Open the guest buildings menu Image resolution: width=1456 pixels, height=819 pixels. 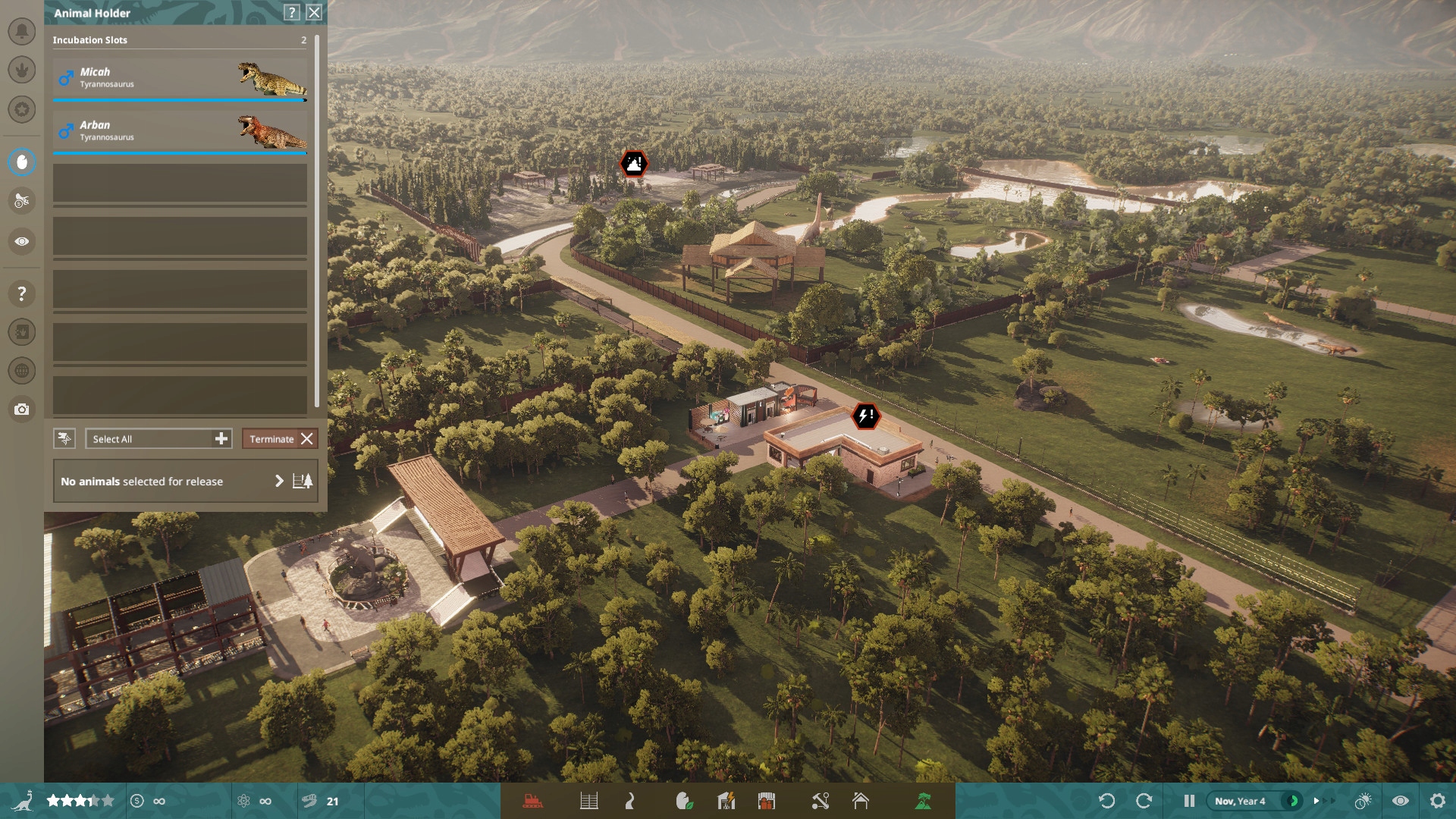[x=768, y=801]
